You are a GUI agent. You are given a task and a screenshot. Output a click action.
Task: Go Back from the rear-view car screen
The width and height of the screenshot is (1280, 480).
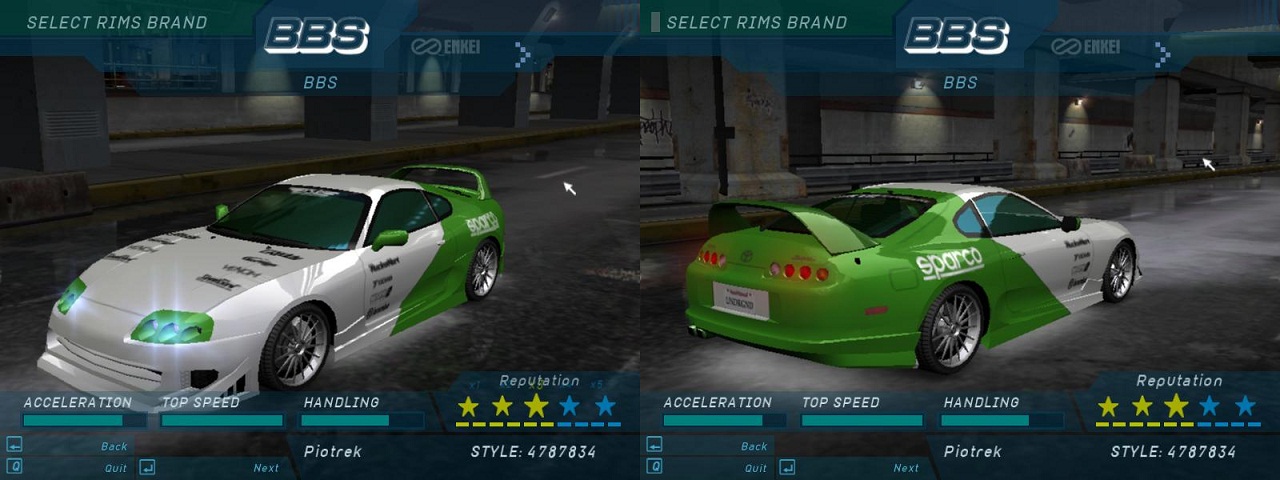pos(754,446)
